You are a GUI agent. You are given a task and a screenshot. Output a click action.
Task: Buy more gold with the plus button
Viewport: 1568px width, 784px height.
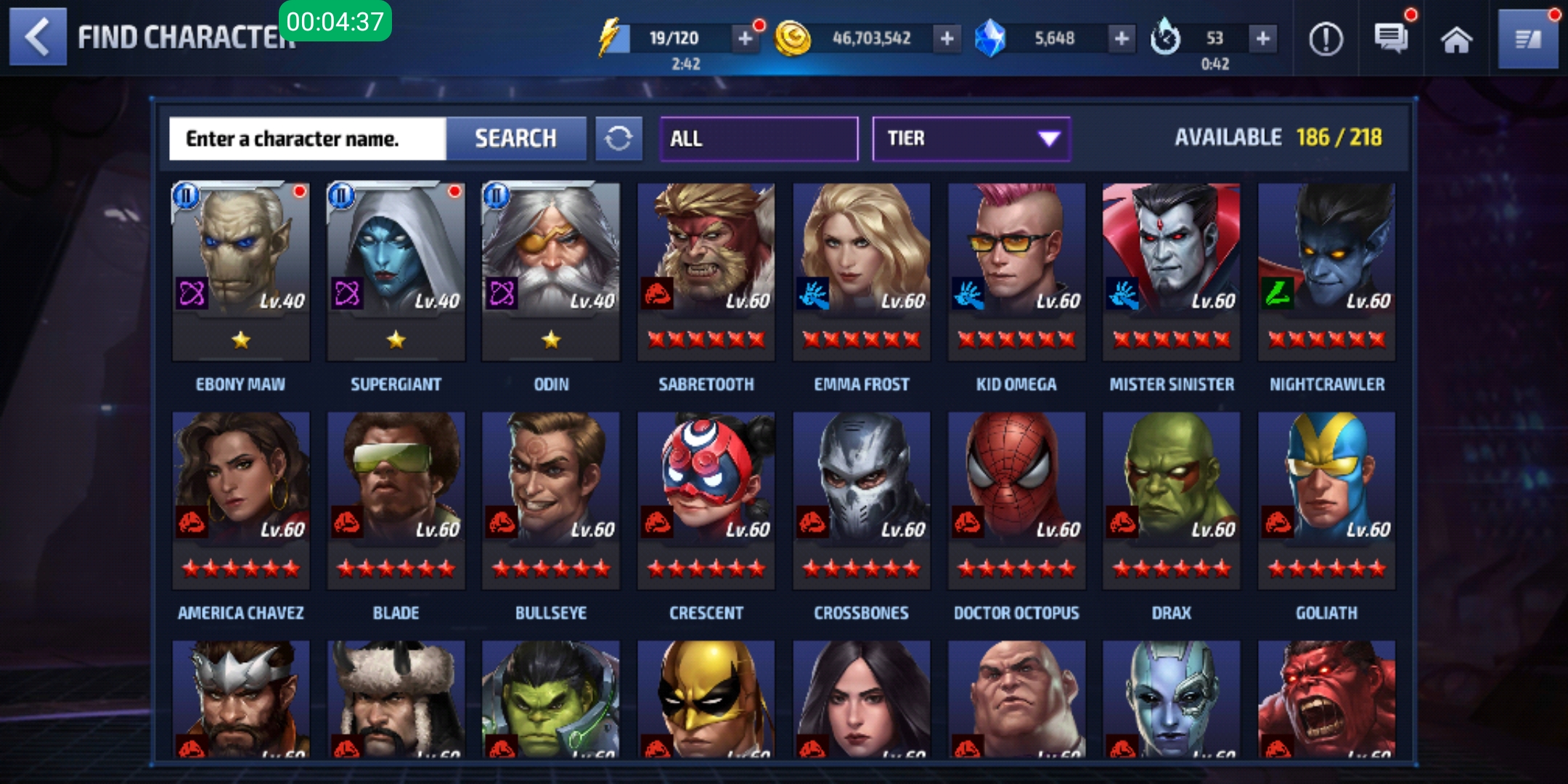(947, 38)
